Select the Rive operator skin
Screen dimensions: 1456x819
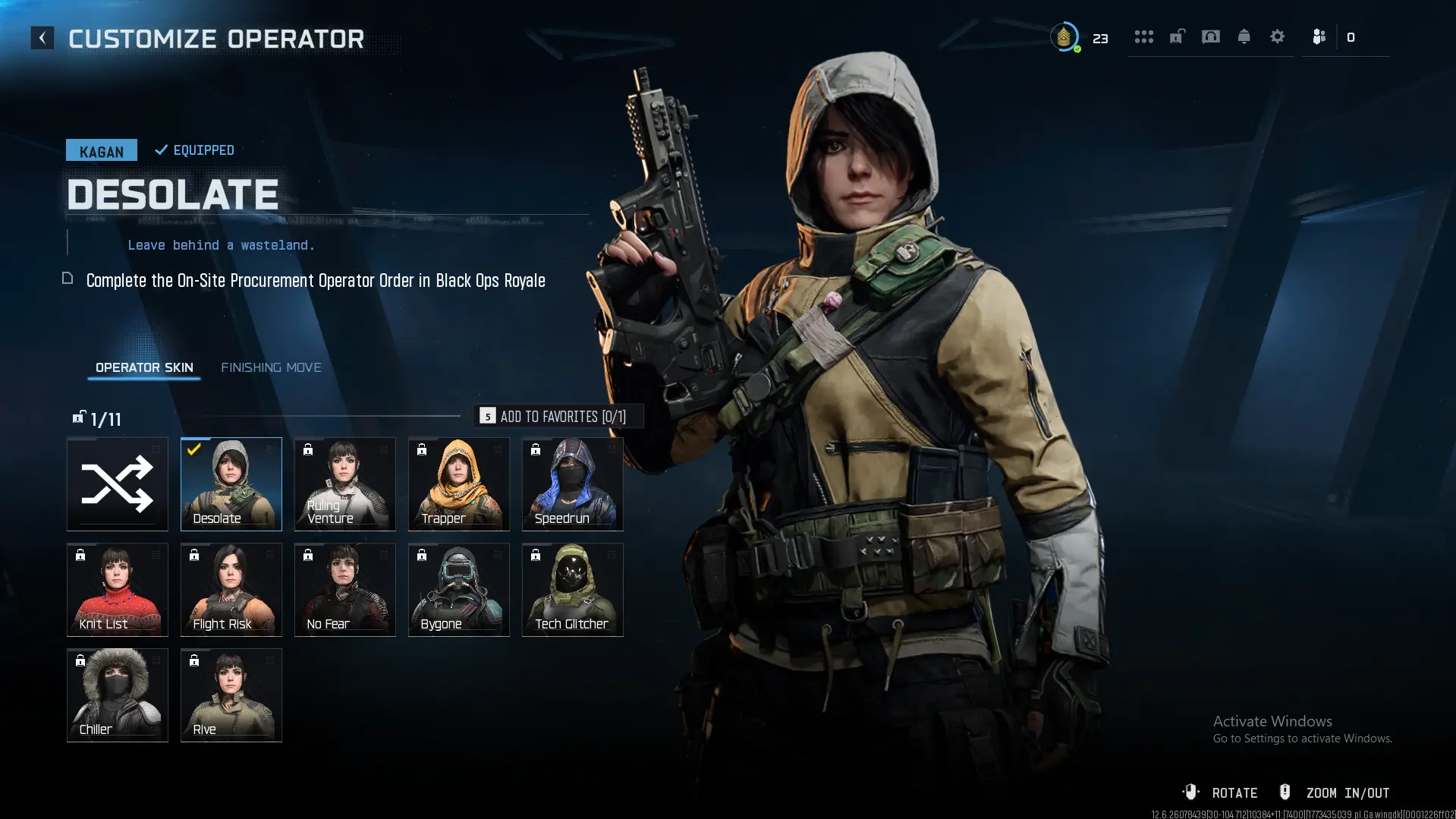pos(231,695)
